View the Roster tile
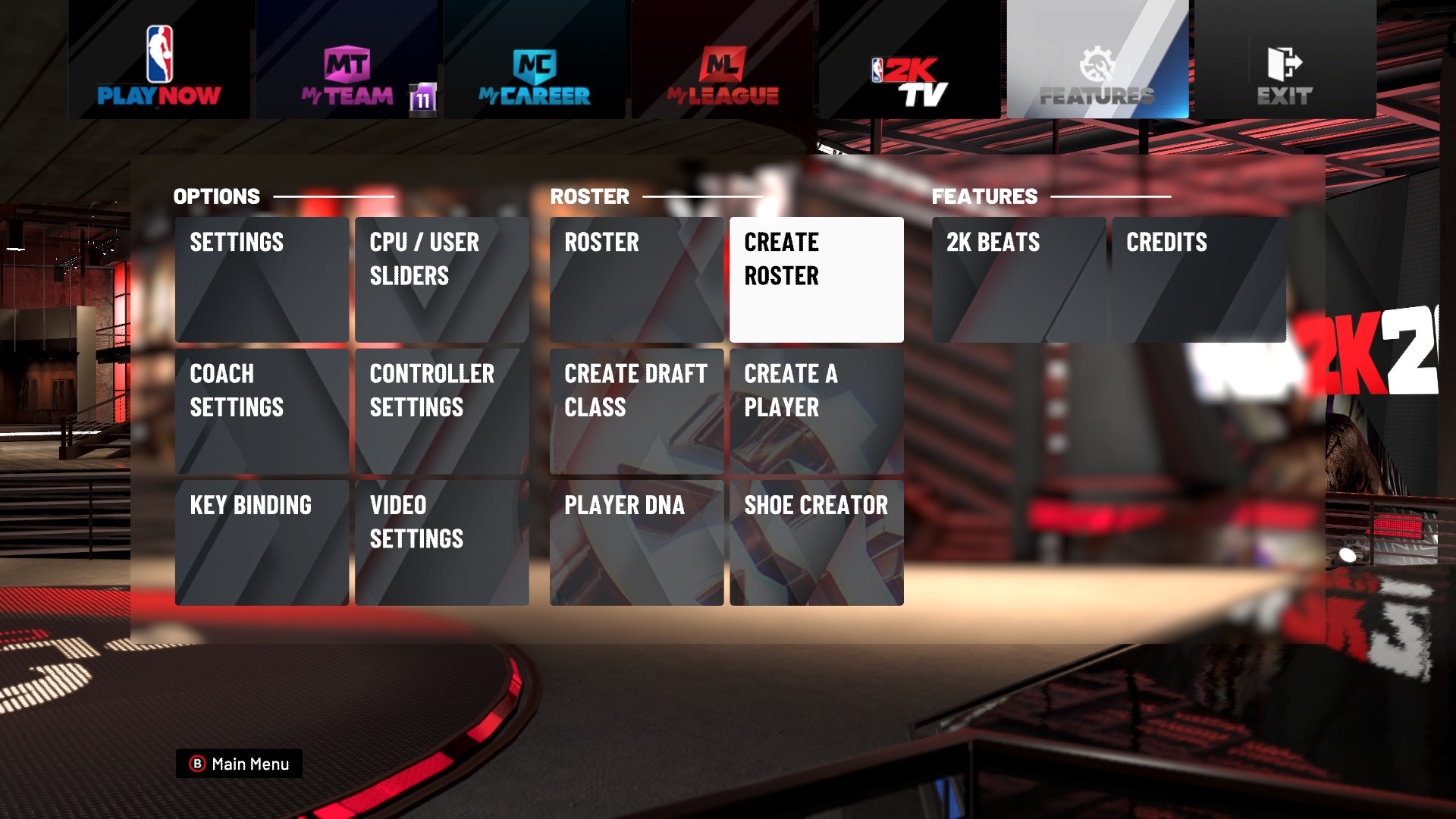This screenshot has width=1456, height=819. (636, 279)
